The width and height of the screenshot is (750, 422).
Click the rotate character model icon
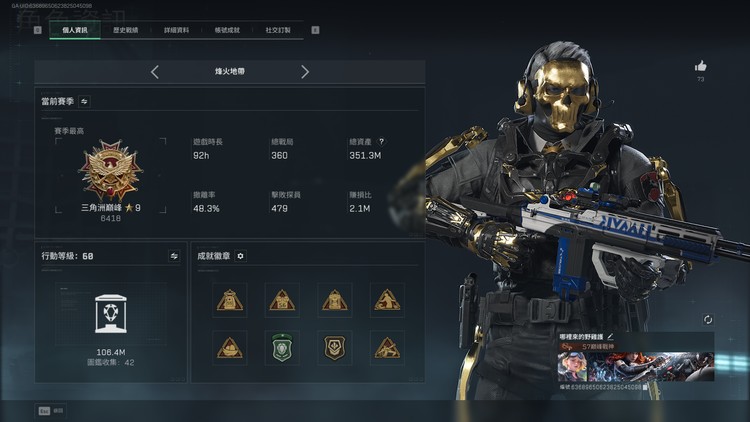708,319
